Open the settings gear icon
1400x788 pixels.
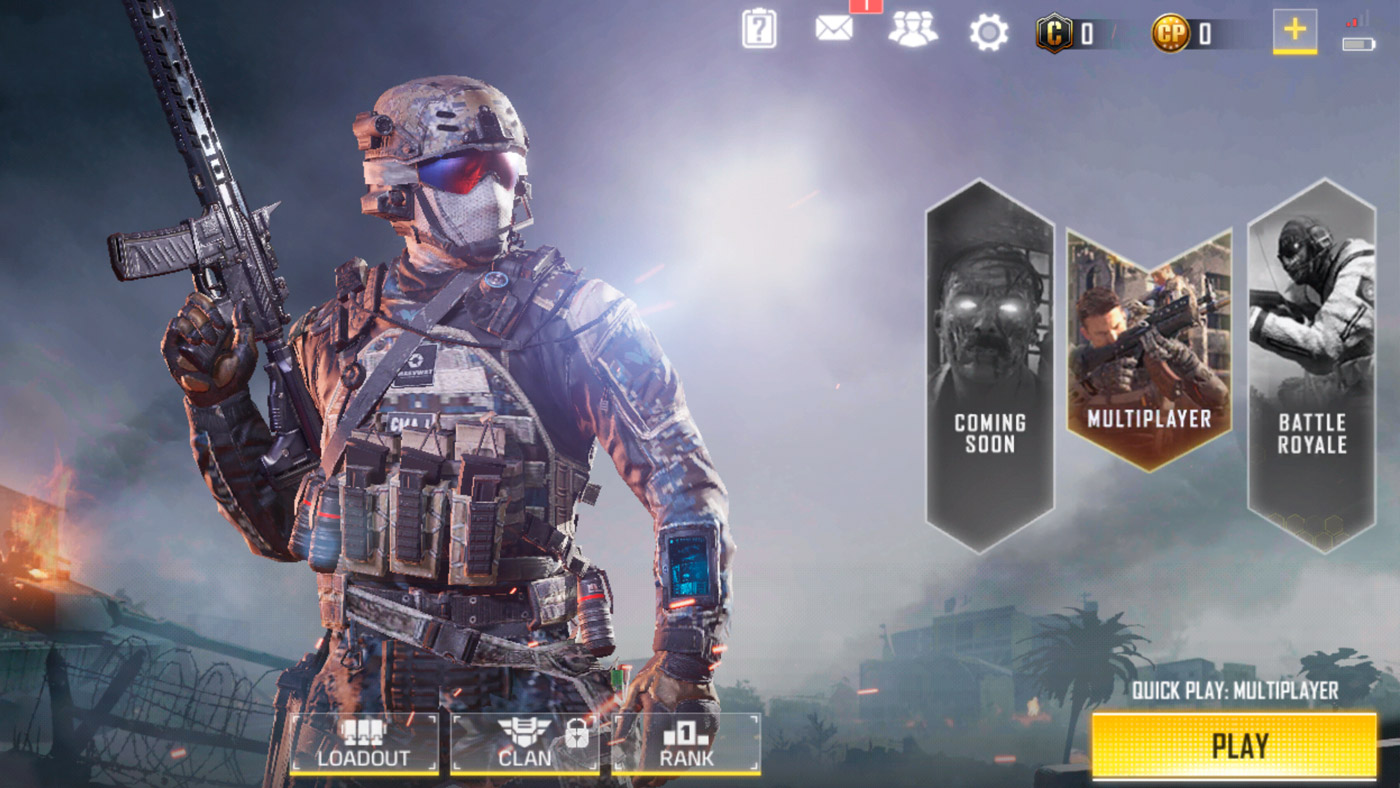click(x=988, y=33)
